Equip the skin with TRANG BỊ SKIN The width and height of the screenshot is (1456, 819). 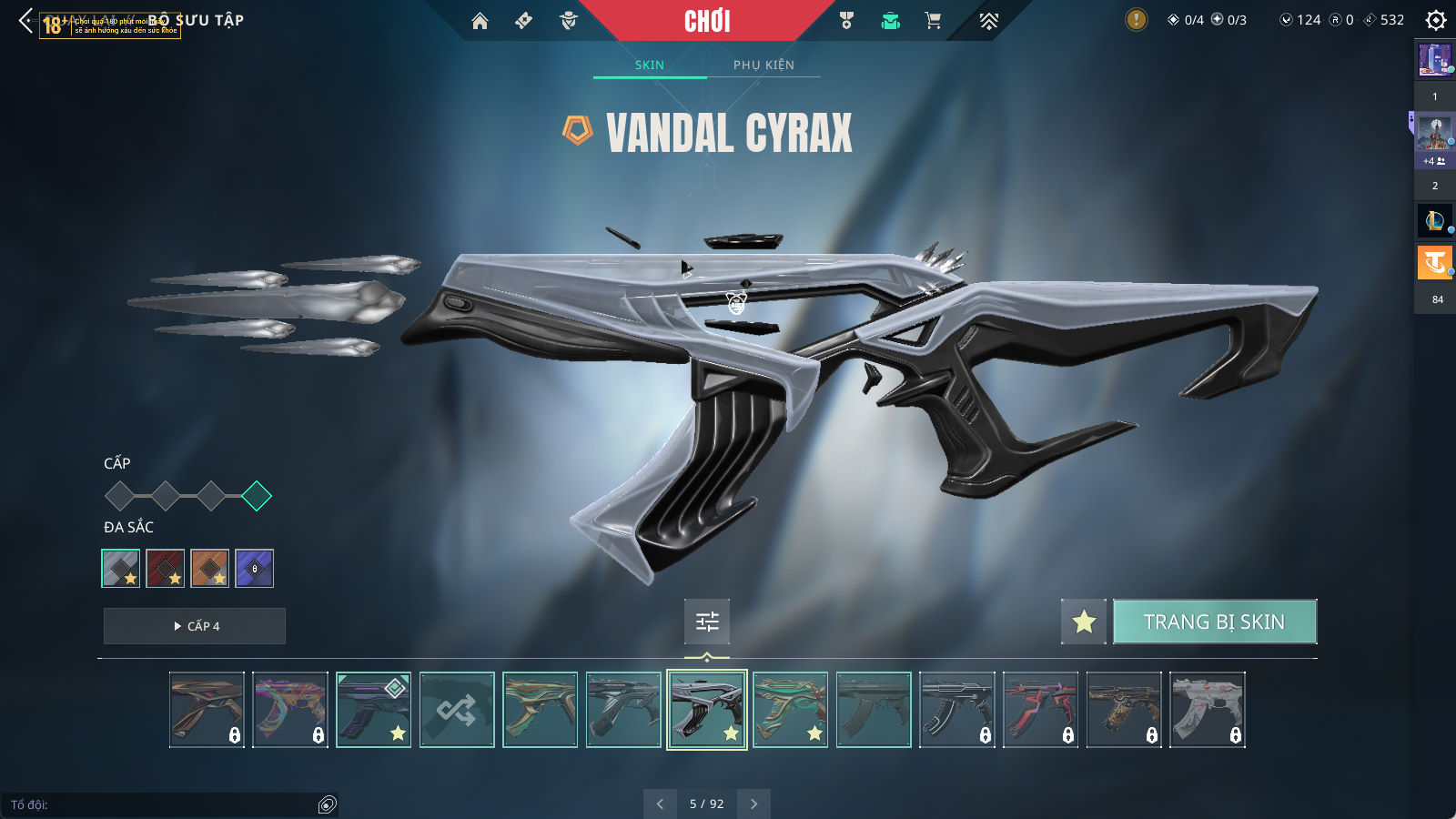pyautogui.click(x=1214, y=622)
